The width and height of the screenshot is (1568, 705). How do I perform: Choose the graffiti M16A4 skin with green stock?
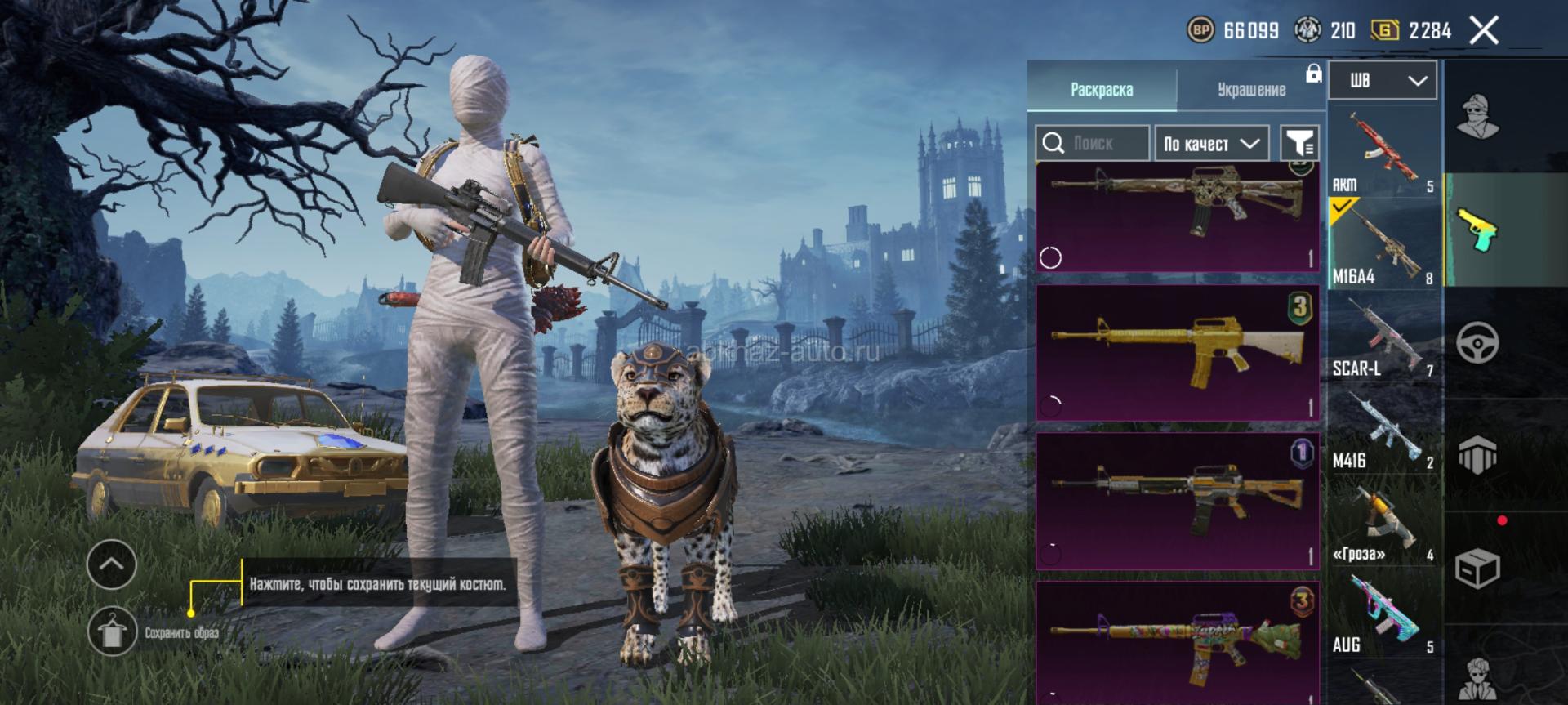[1177, 642]
